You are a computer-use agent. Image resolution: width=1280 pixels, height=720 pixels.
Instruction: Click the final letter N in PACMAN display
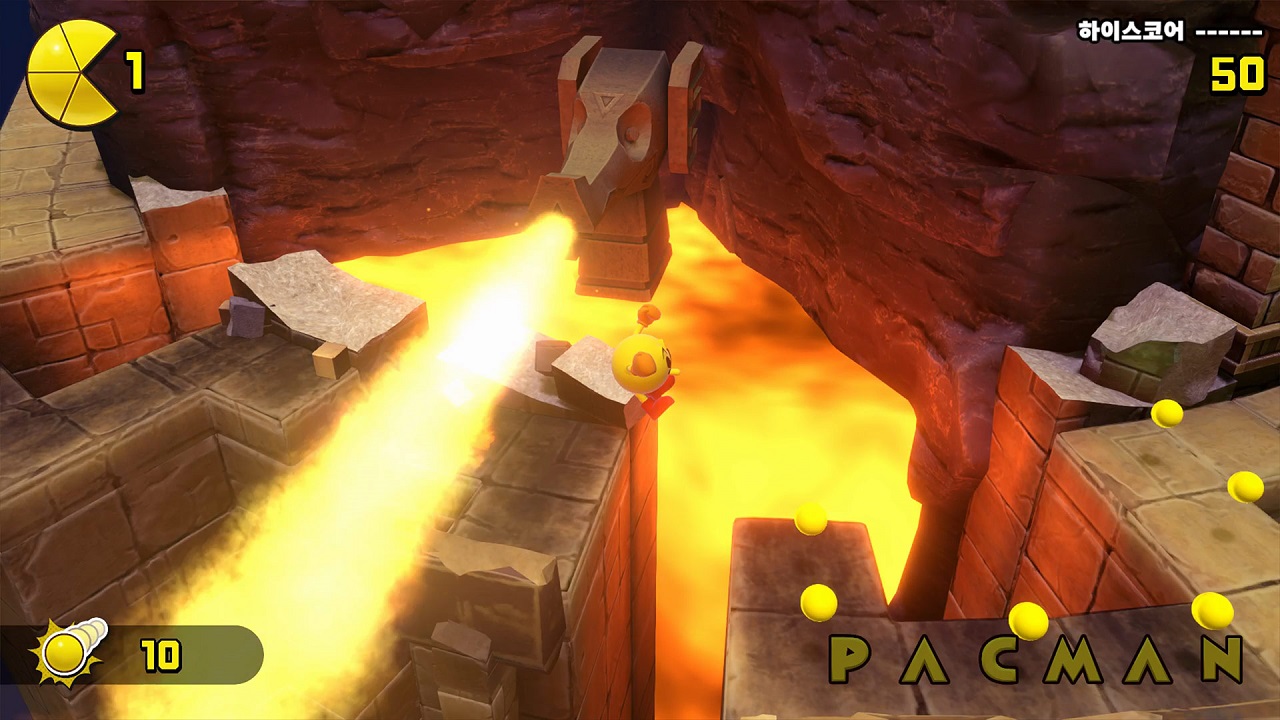(1219, 661)
